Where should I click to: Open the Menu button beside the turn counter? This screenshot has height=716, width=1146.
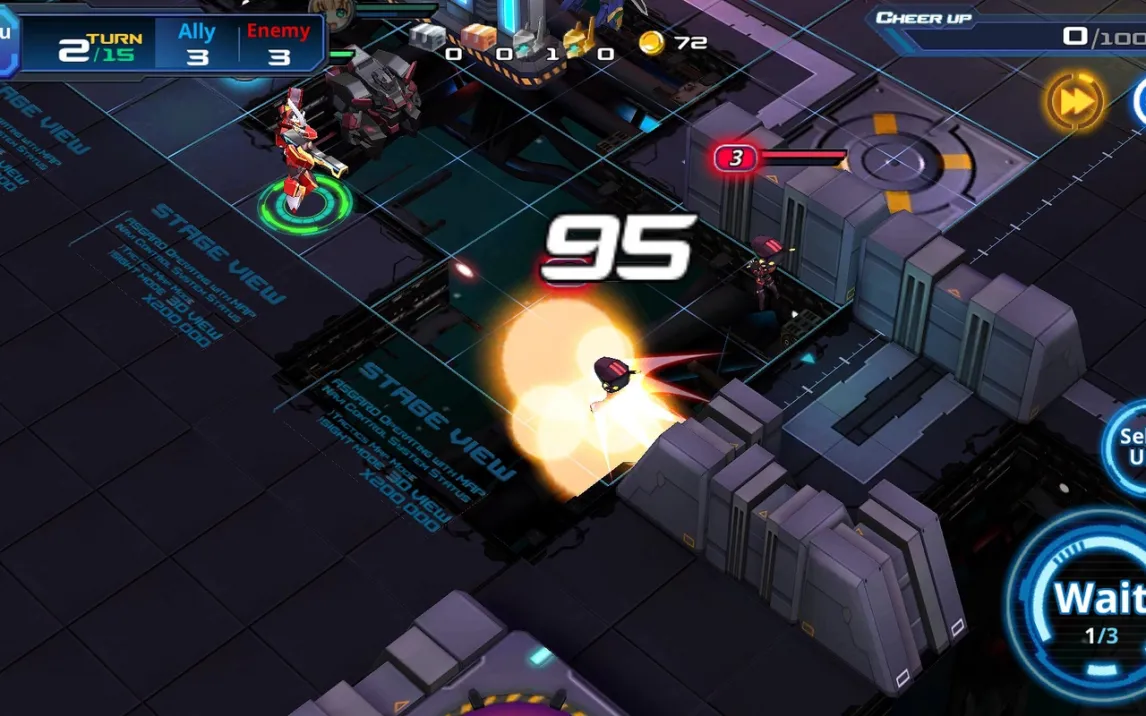click(7, 40)
